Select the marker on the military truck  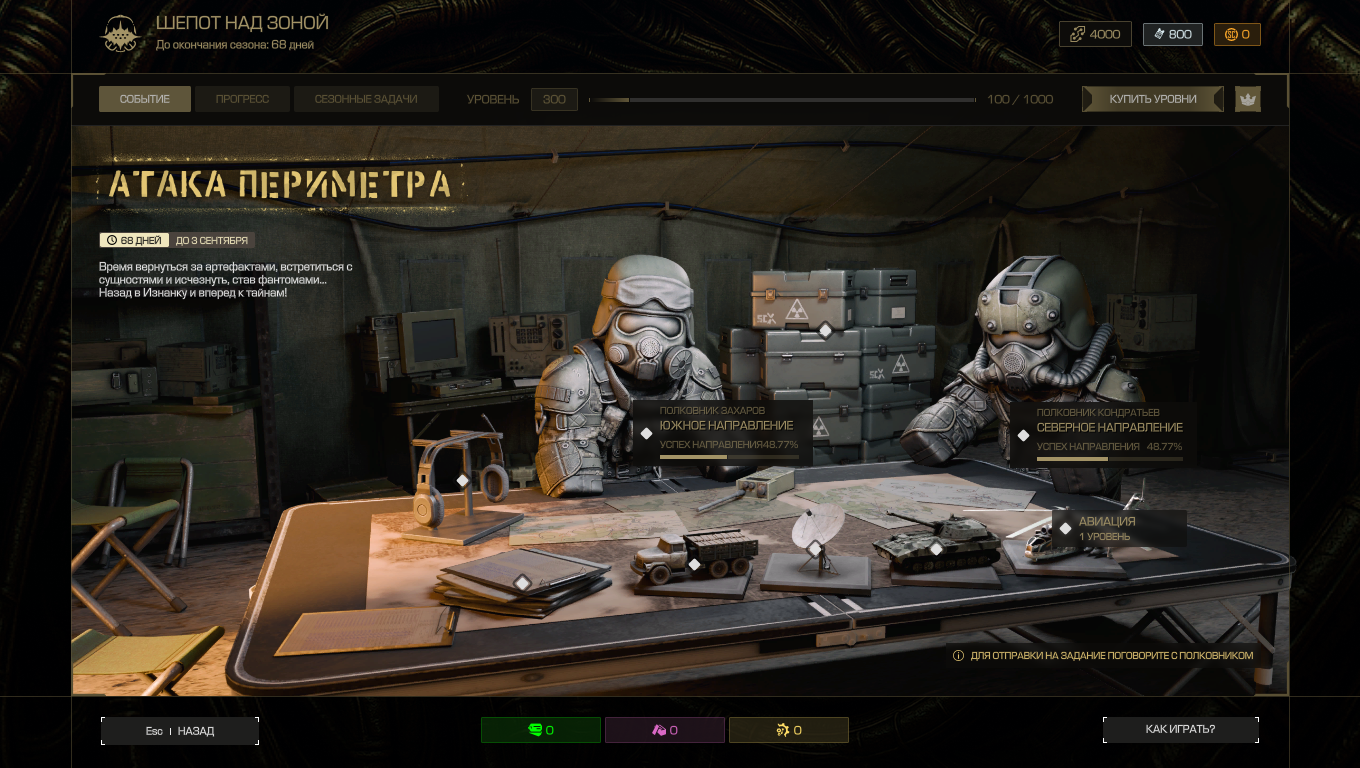click(x=695, y=564)
